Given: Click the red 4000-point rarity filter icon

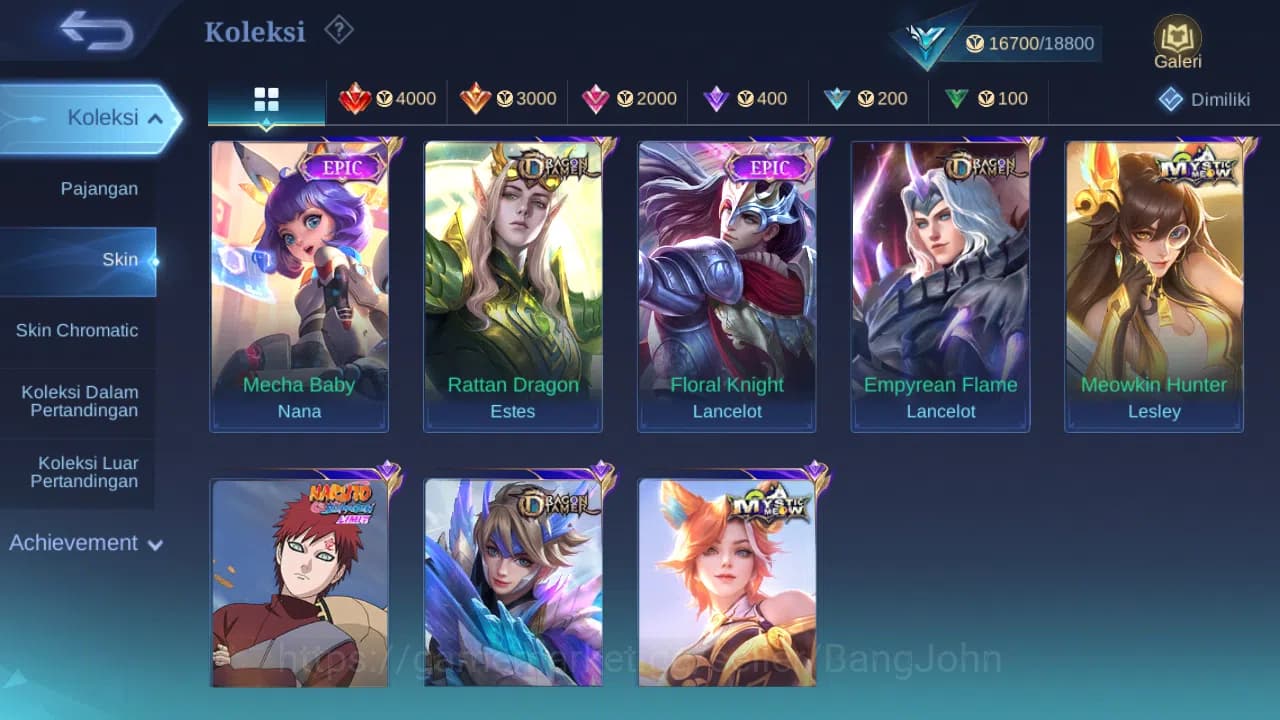Looking at the screenshot, I should [356, 99].
